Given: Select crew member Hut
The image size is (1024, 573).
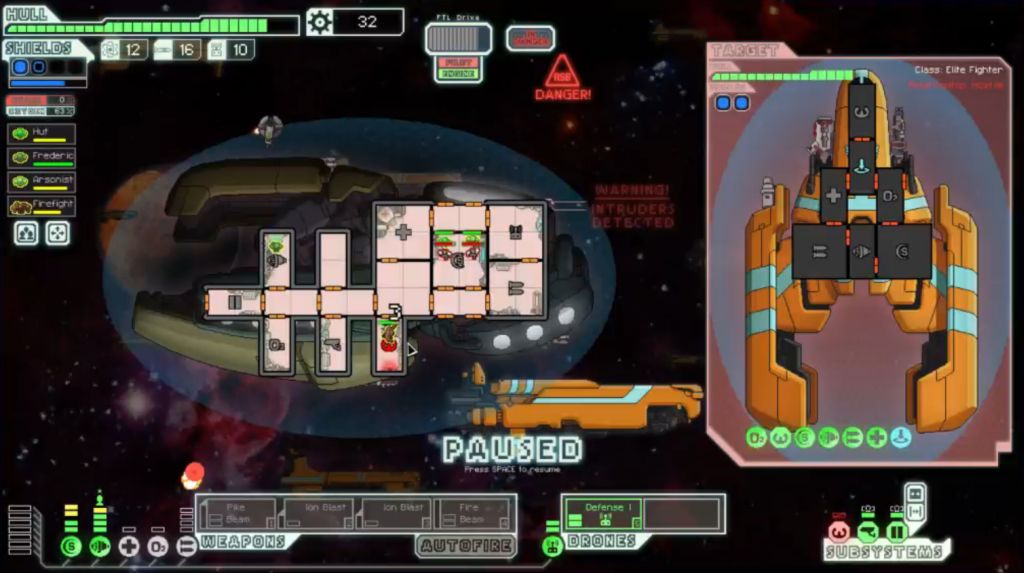Looking at the screenshot, I should tap(42, 134).
